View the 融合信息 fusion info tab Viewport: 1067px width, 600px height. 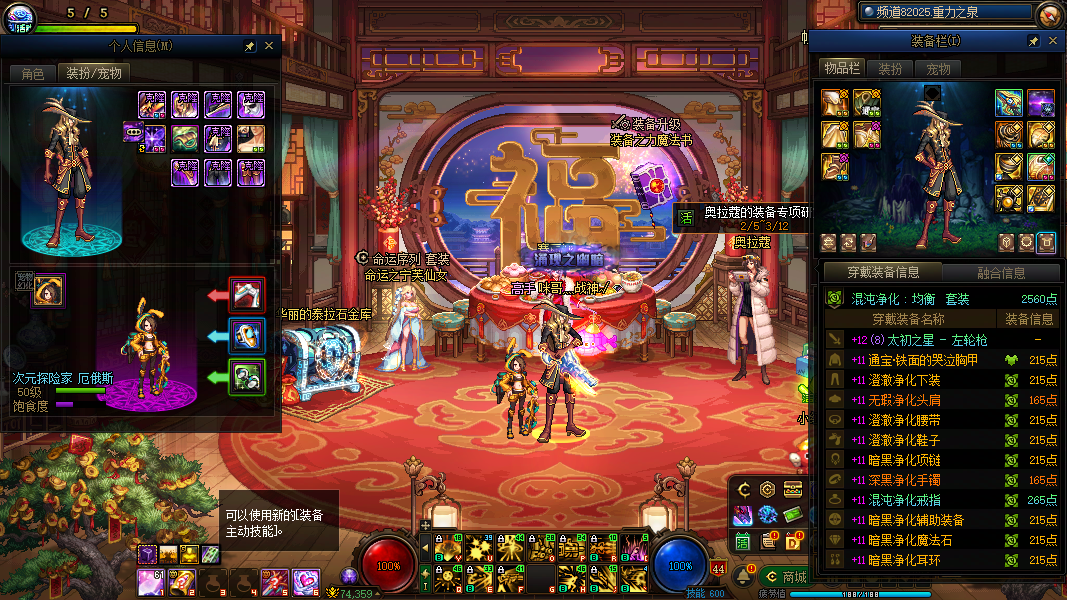pos(1000,272)
